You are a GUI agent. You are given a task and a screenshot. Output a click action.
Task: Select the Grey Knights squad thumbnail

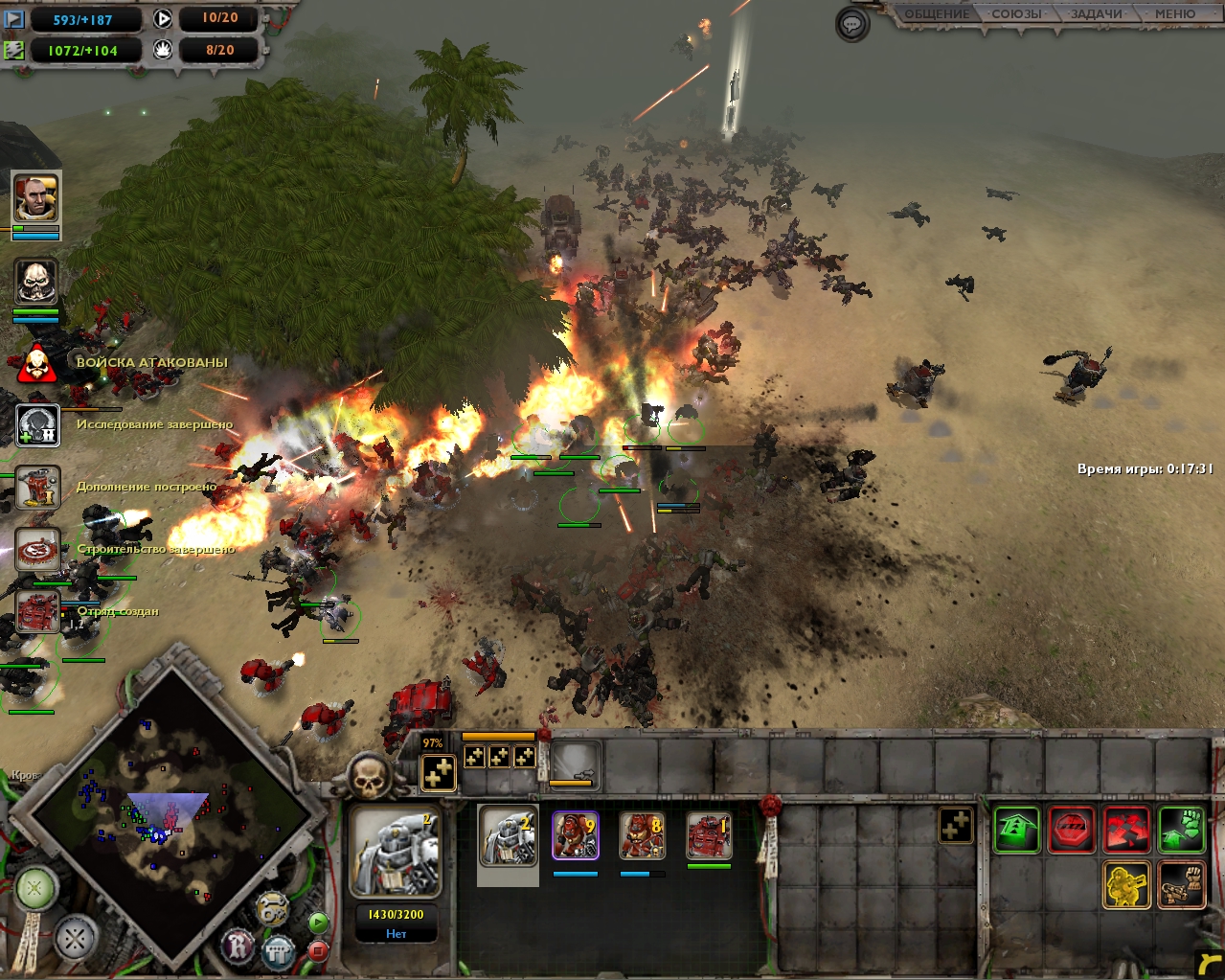tap(508, 836)
